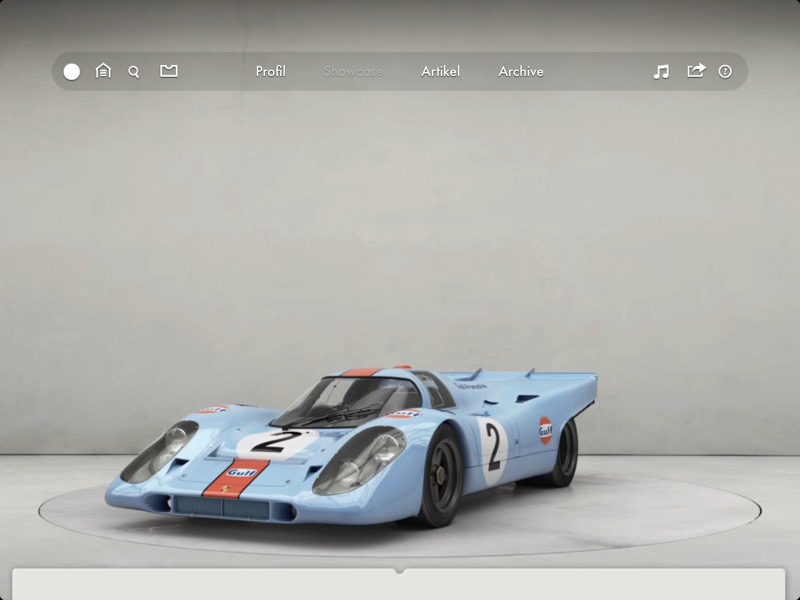The height and width of the screenshot is (600, 800).
Task: Open the map icon in toolbar
Action: pos(169,71)
